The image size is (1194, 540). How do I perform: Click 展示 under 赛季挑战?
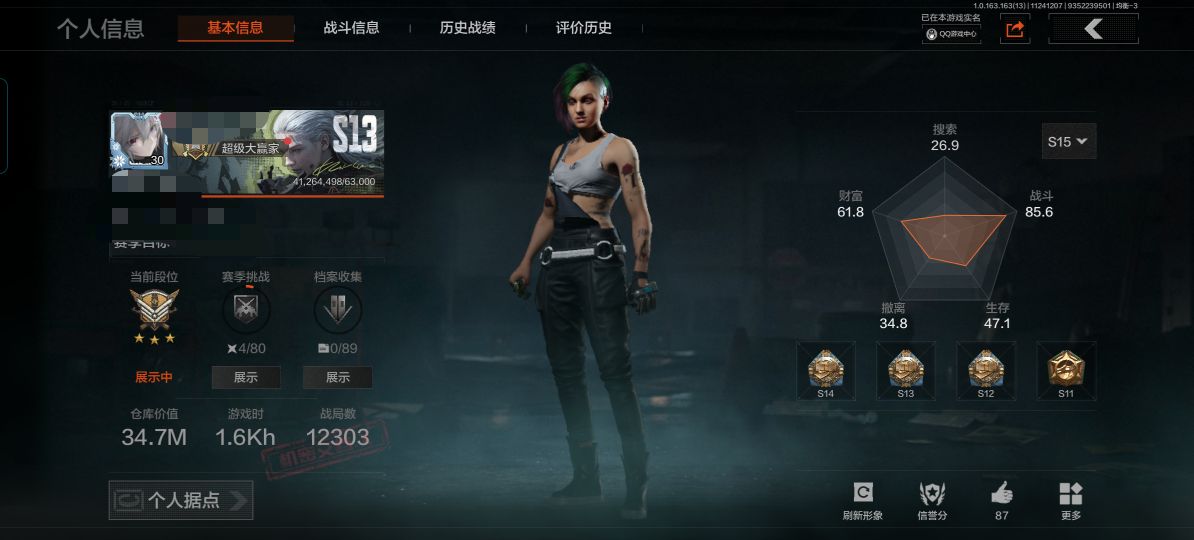246,377
